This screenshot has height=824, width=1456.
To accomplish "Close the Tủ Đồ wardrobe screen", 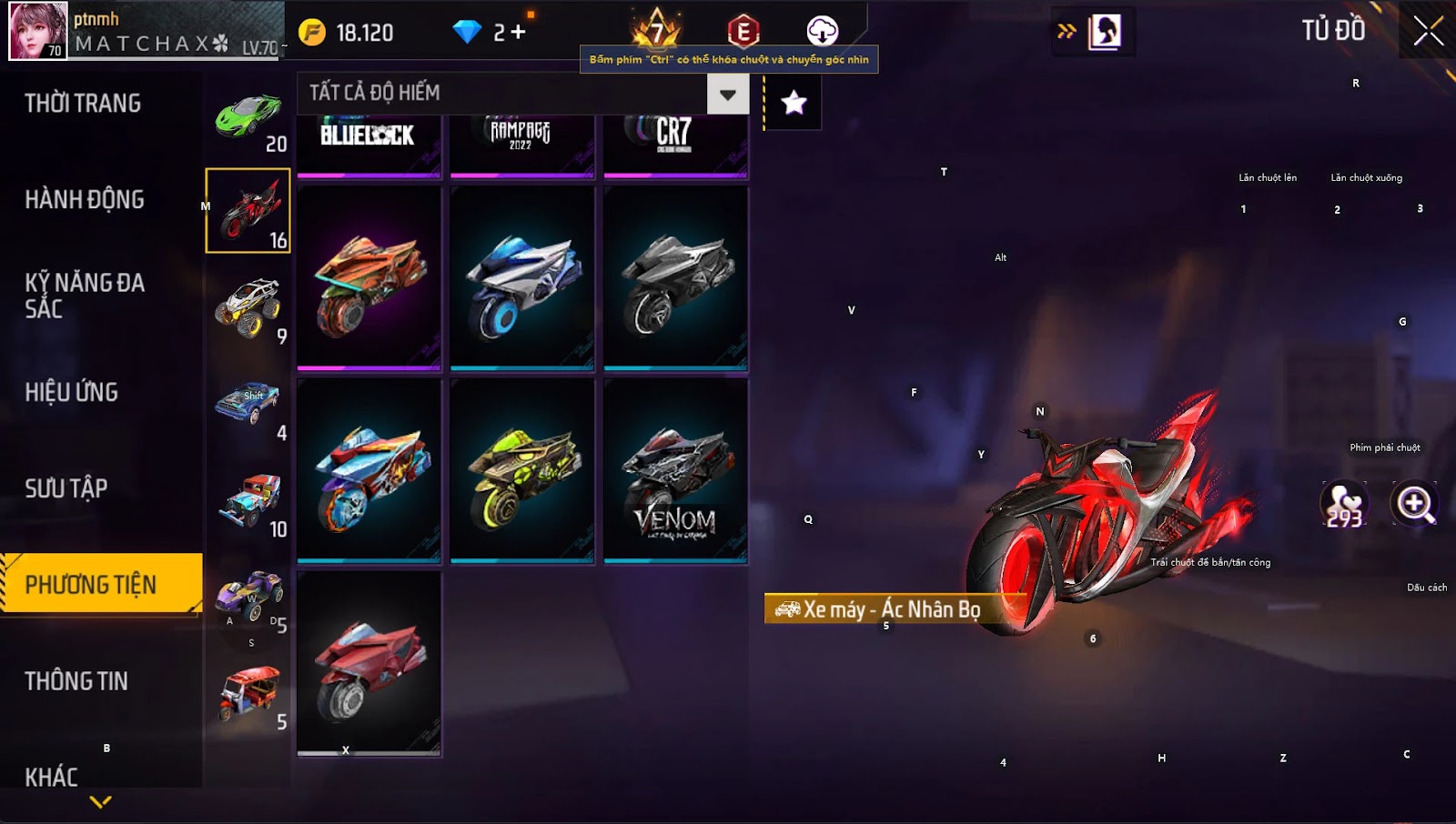I will coord(1428,31).
